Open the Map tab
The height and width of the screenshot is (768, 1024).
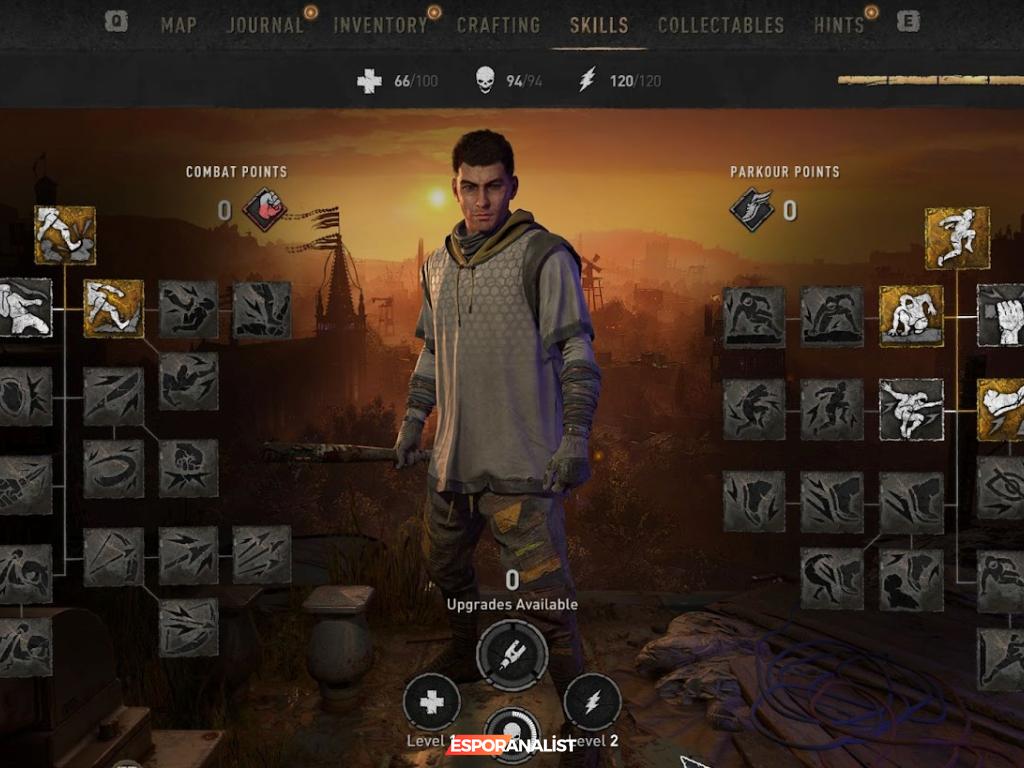[x=178, y=25]
